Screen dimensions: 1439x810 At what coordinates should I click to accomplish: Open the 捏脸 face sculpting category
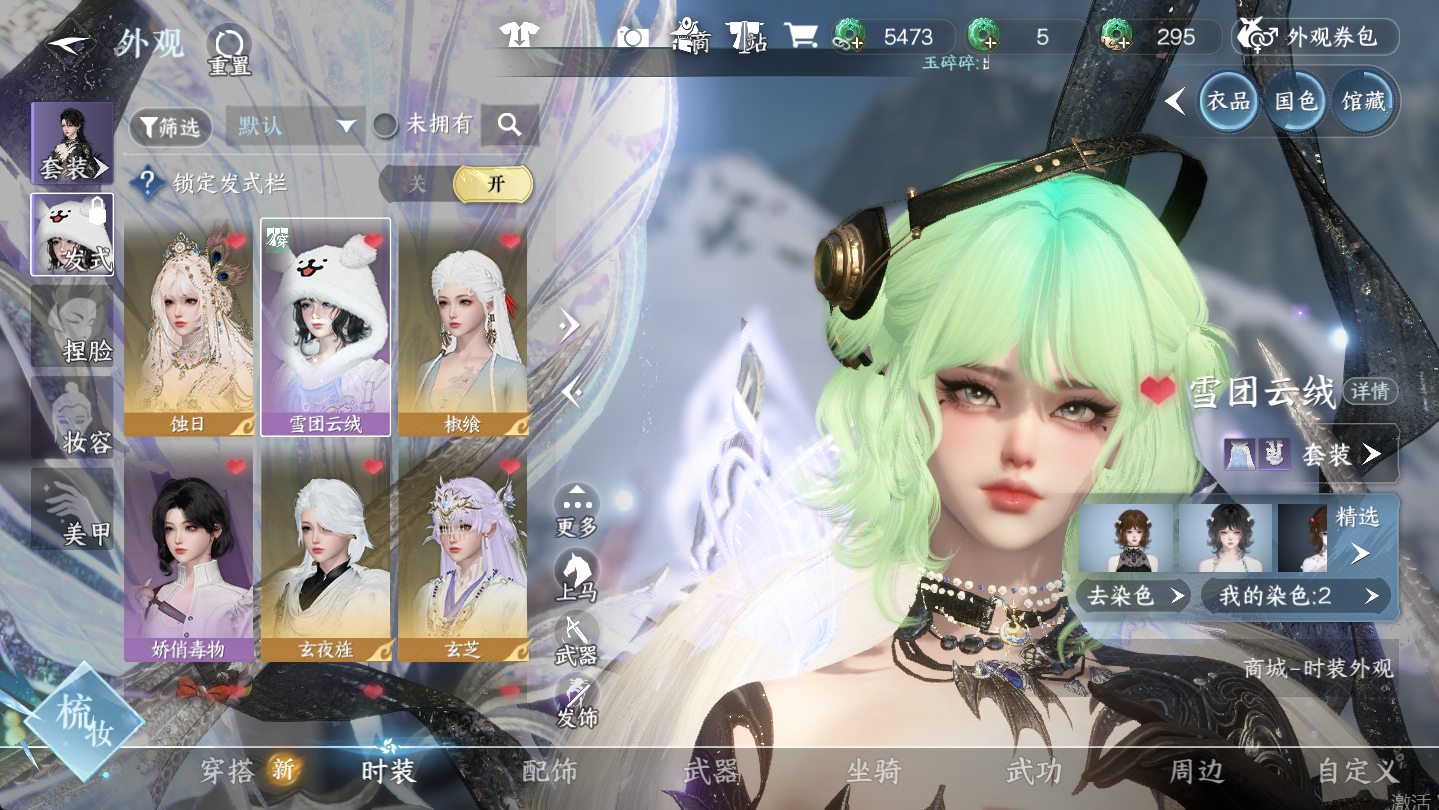(72, 327)
